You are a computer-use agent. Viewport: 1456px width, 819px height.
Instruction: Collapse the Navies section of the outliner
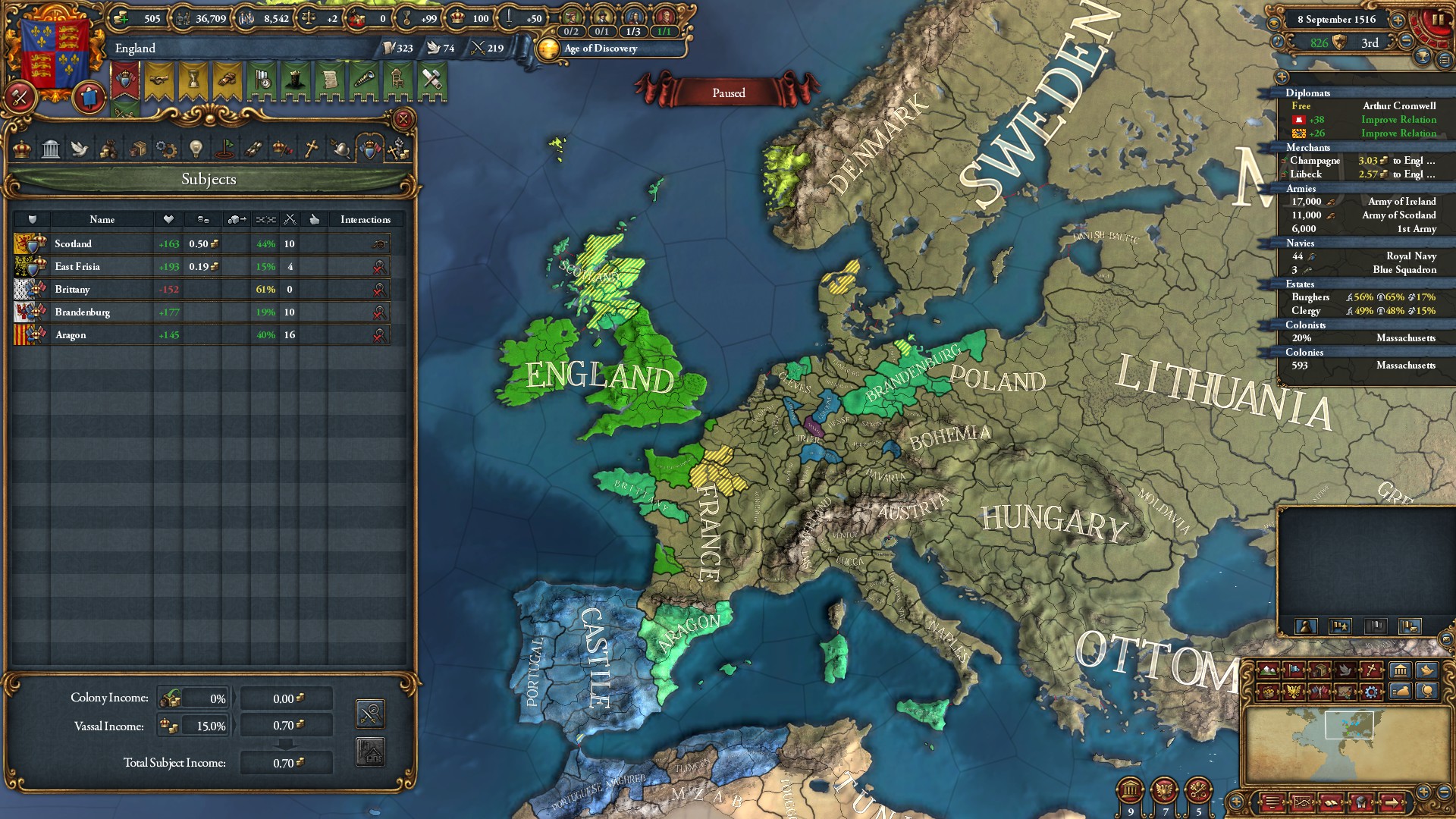coord(1301,243)
